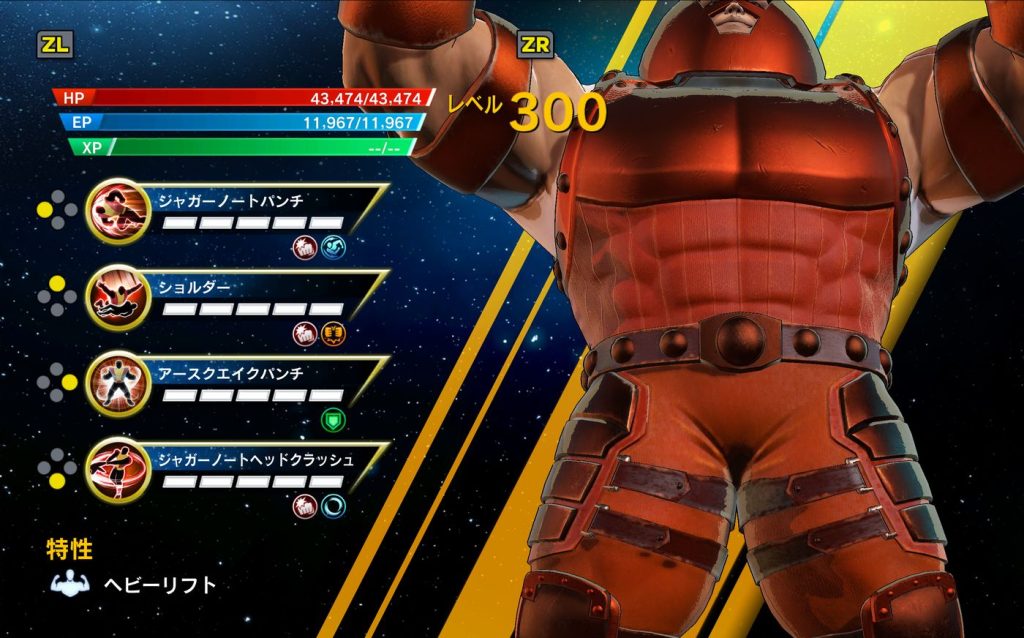This screenshot has width=1024, height=638.
Task: Show the ヘビーリフト trait details
Action: point(160,585)
